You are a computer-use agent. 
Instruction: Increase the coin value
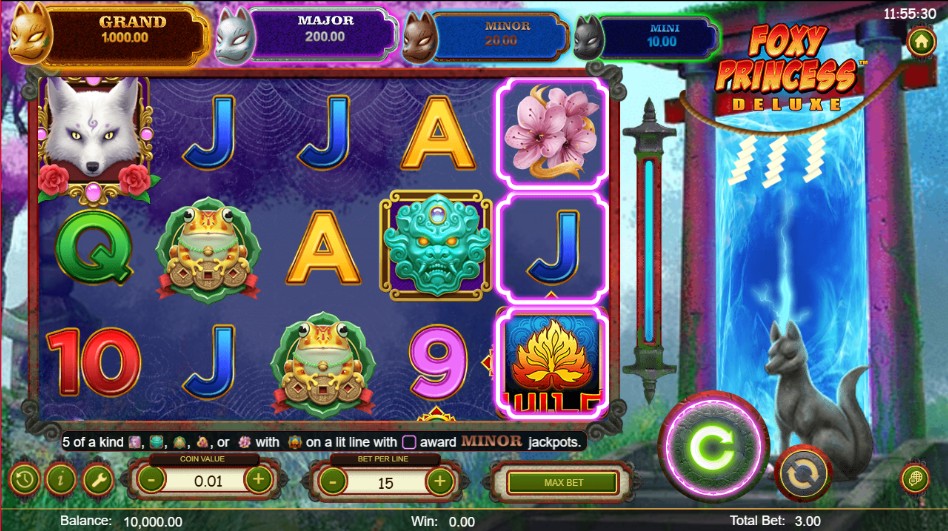[258, 480]
